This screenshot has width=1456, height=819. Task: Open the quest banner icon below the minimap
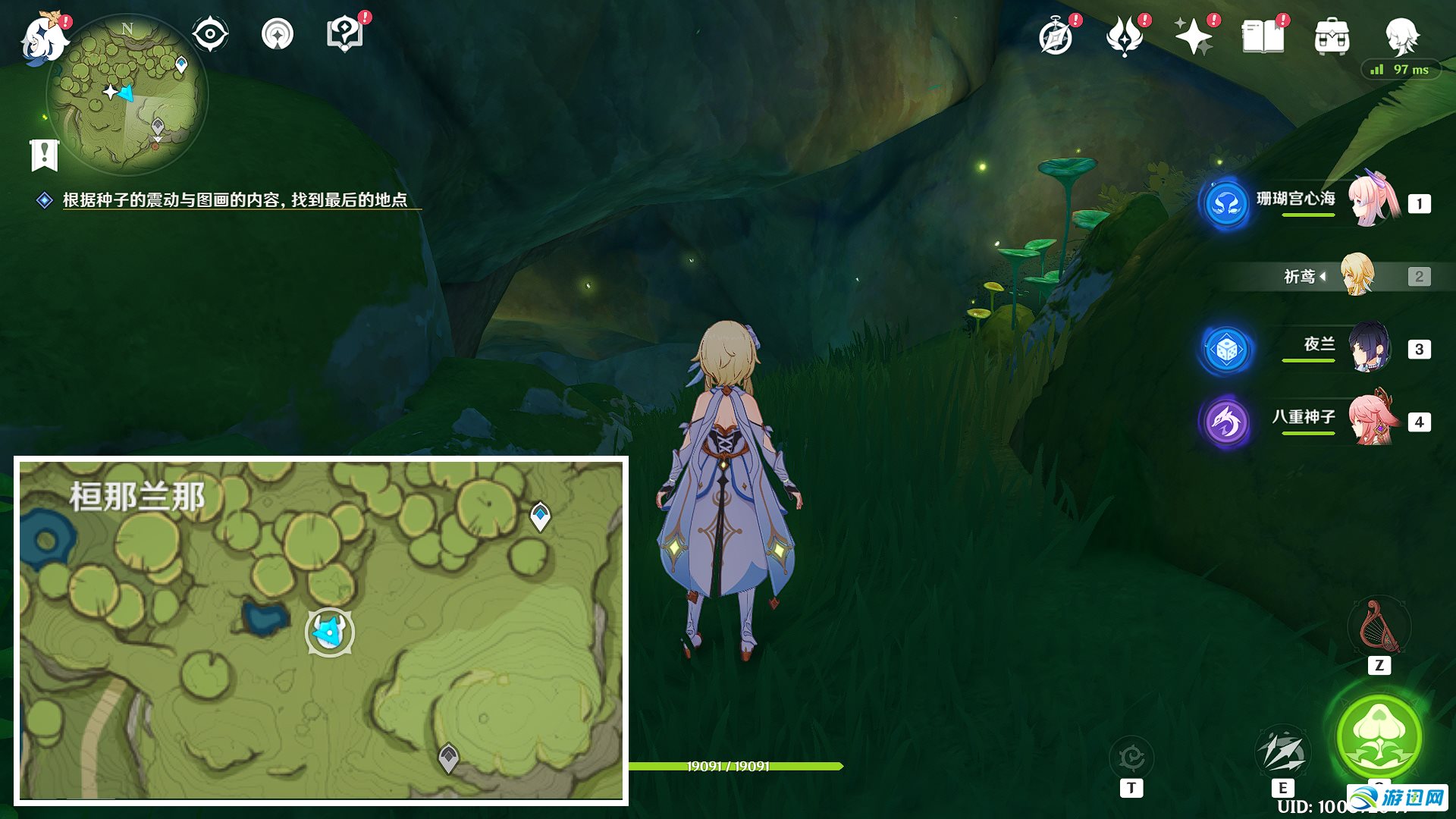45,155
